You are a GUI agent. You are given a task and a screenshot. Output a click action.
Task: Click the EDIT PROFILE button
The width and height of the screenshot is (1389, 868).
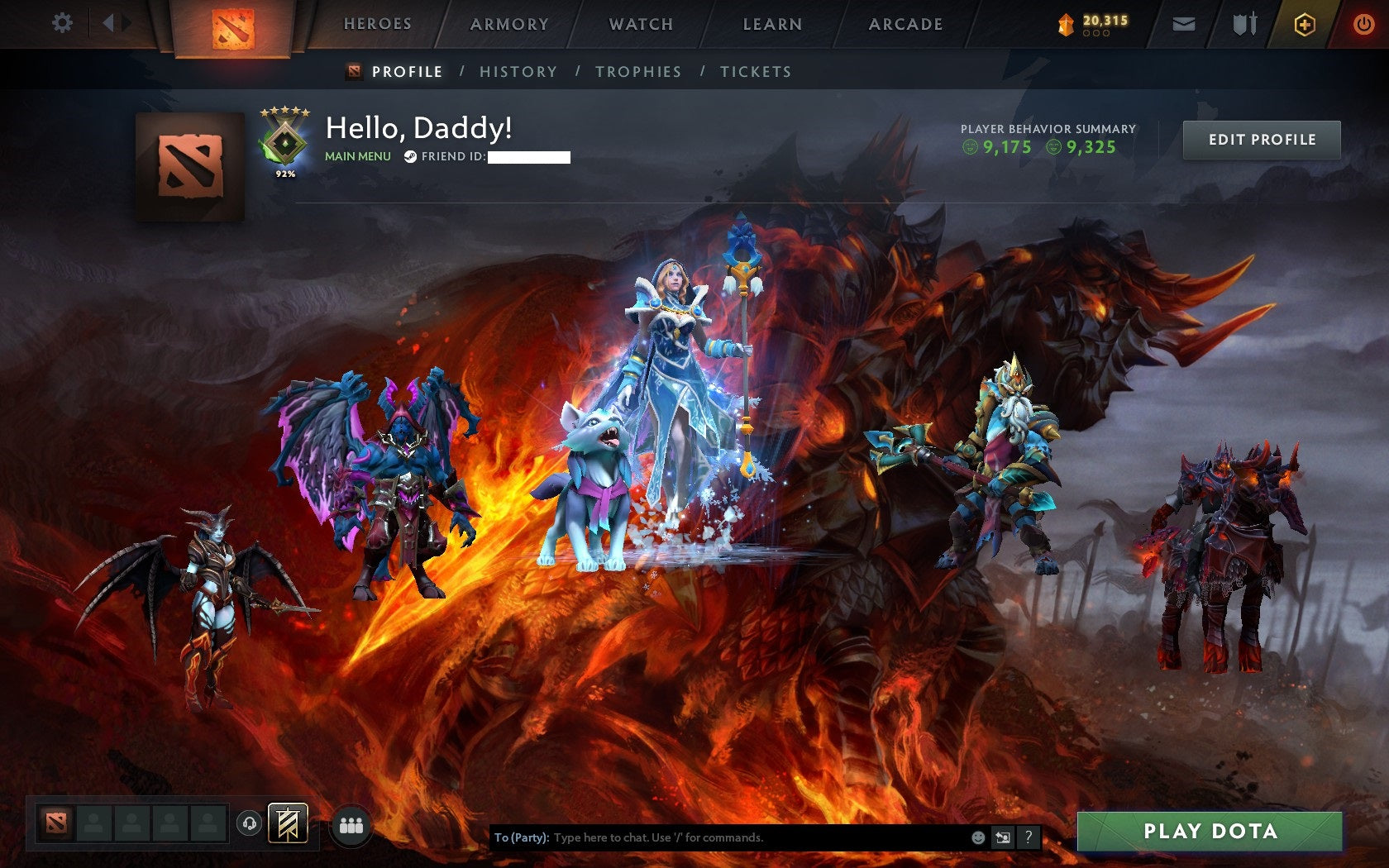[x=1260, y=140]
